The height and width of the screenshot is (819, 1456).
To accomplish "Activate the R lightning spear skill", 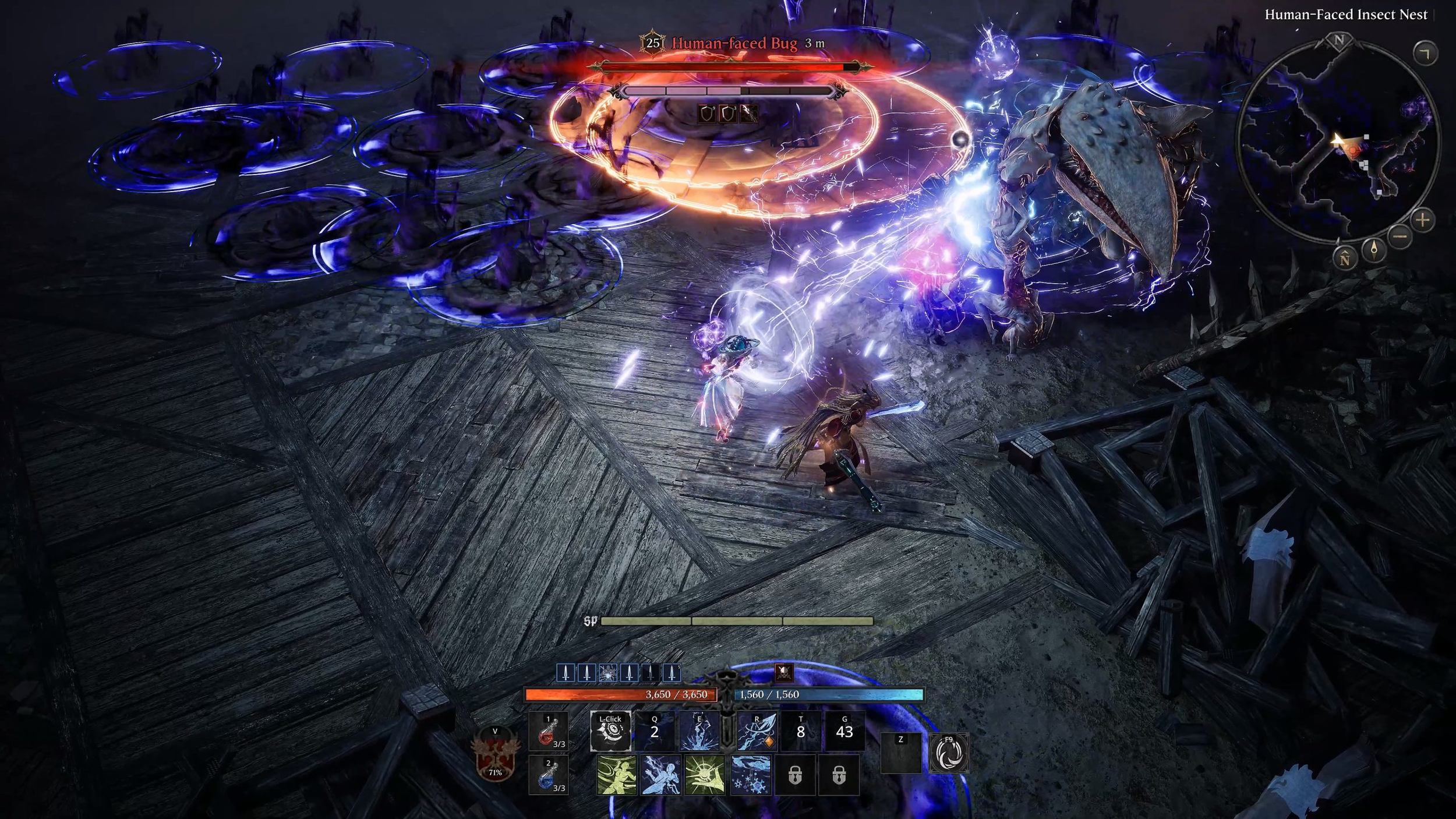I will point(757,730).
